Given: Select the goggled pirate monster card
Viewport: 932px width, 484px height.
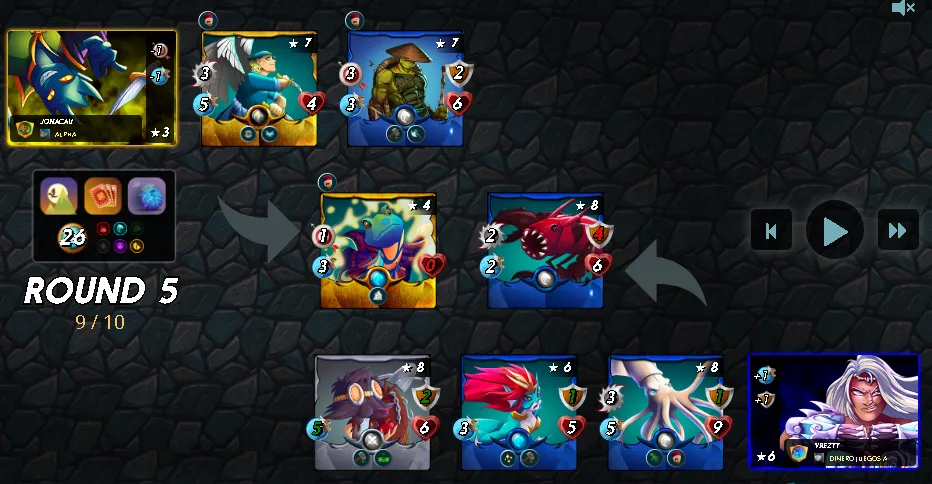Looking at the screenshot, I should (372, 412).
